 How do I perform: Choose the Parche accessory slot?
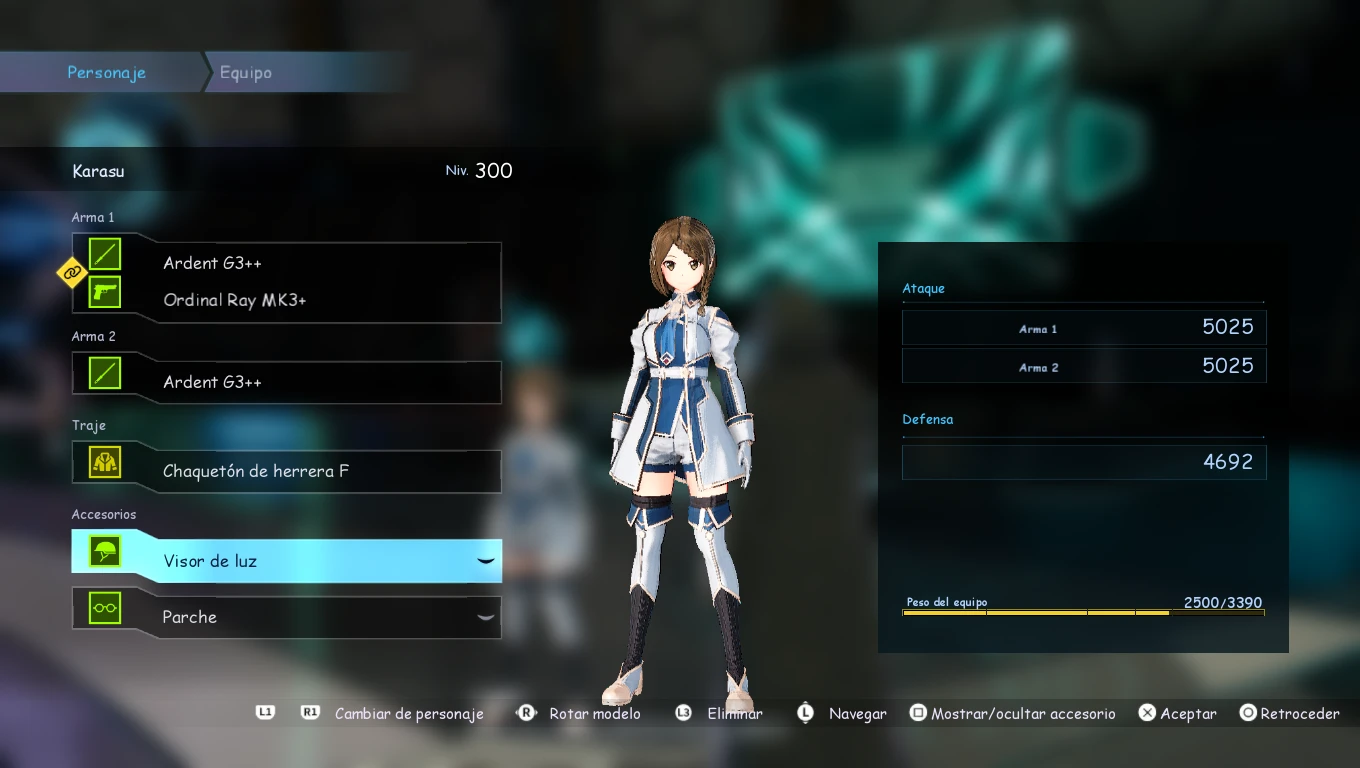(x=286, y=617)
